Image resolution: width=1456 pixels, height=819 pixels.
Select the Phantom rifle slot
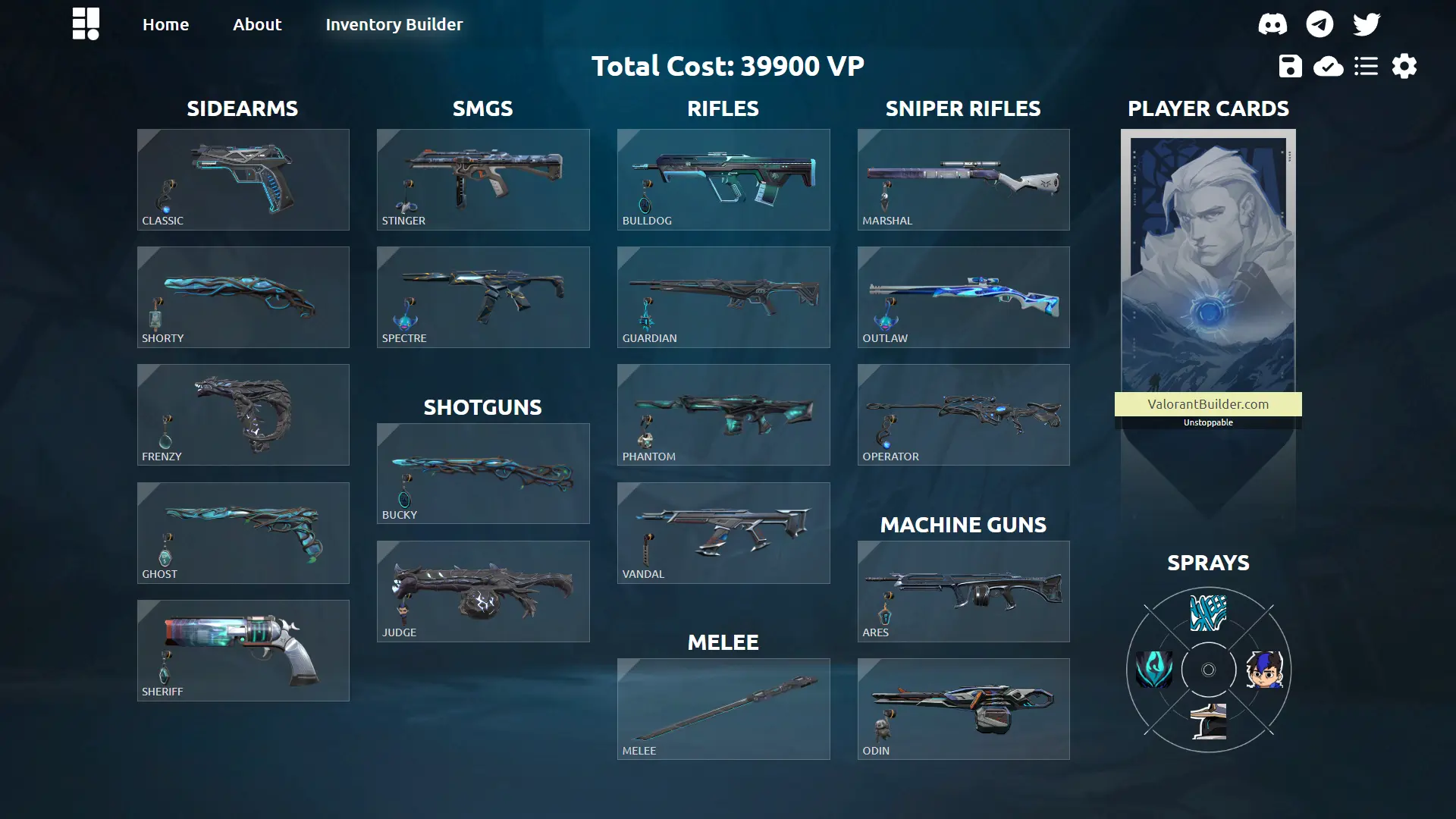723,415
